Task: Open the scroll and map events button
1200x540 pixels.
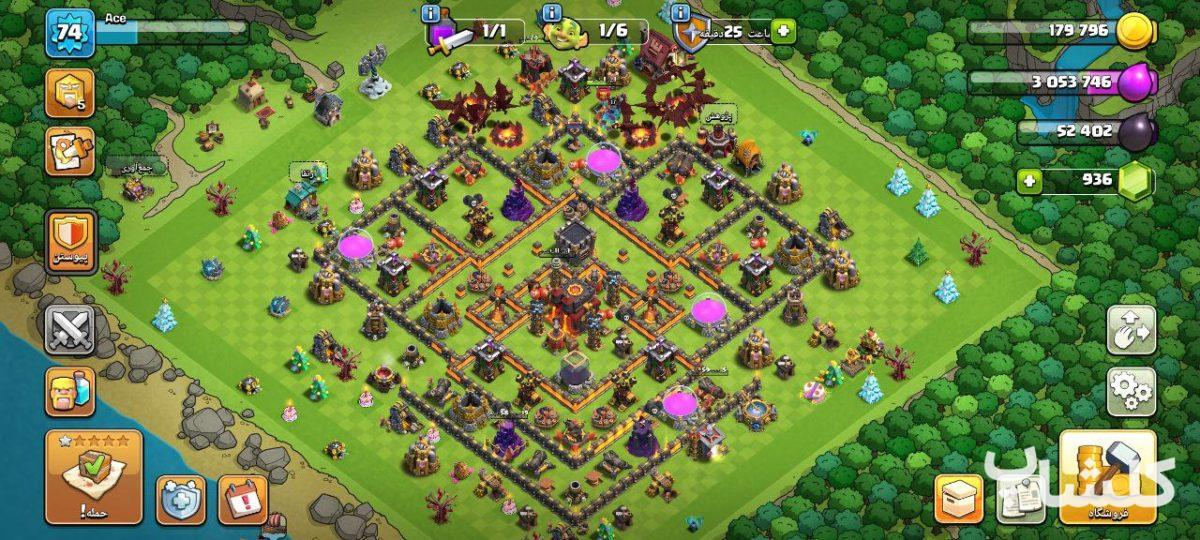Action: (x=70, y=151)
